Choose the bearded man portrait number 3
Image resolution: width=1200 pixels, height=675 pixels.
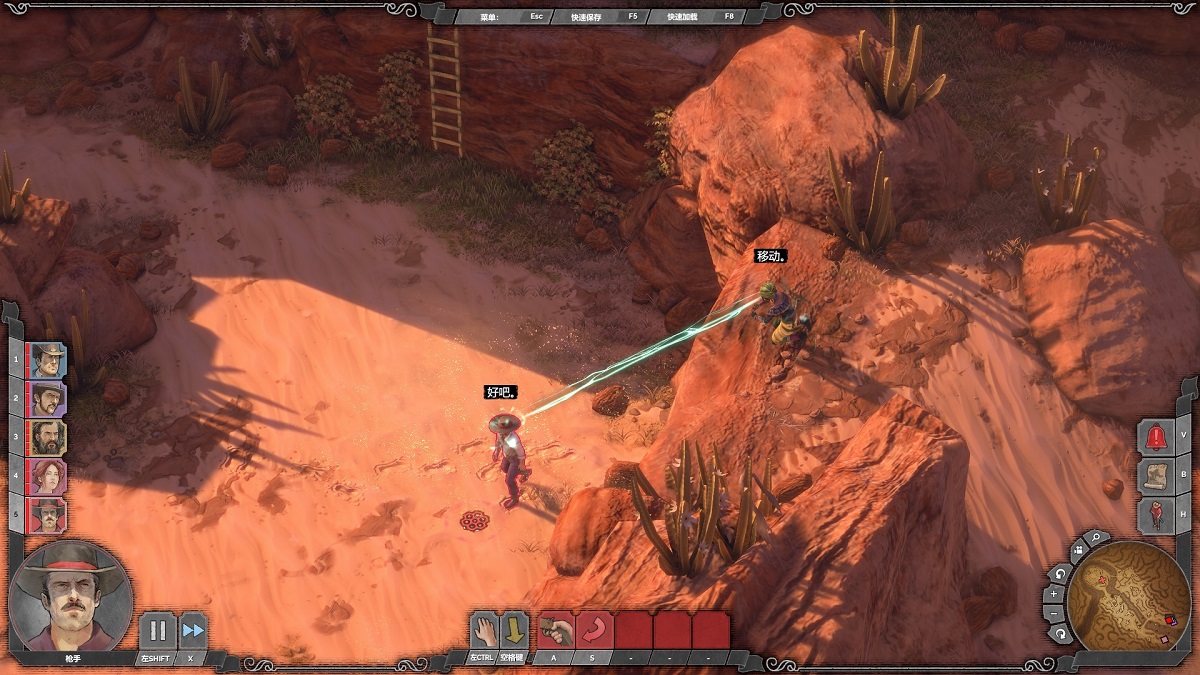[48, 438]
